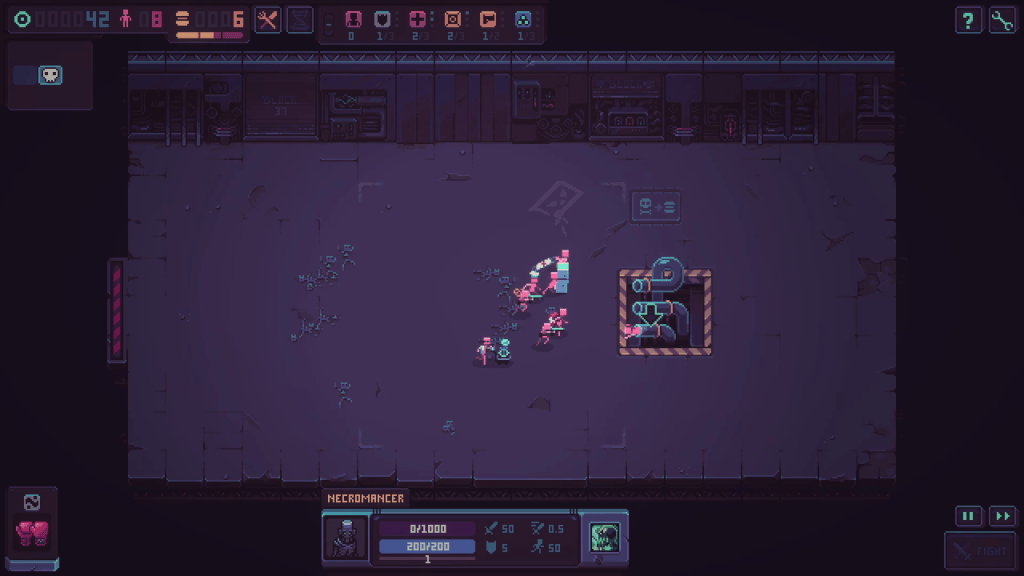
Task: Select the shield unit class icon
Action: pos(381,19)
